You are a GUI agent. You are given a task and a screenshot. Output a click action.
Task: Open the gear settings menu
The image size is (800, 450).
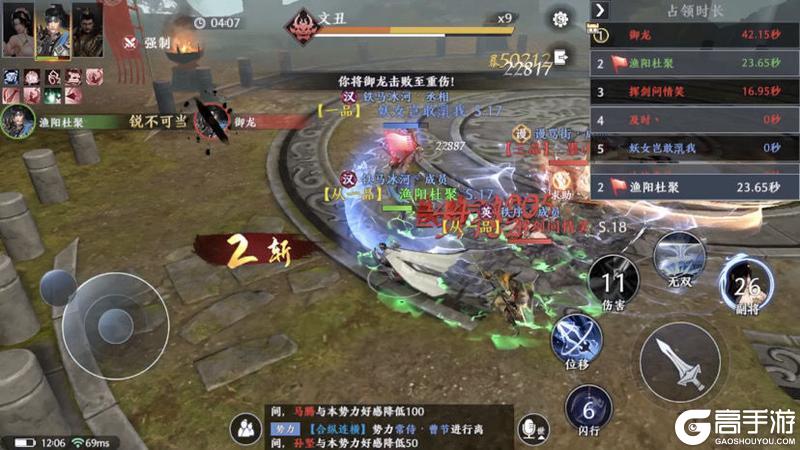coord(560,18)
